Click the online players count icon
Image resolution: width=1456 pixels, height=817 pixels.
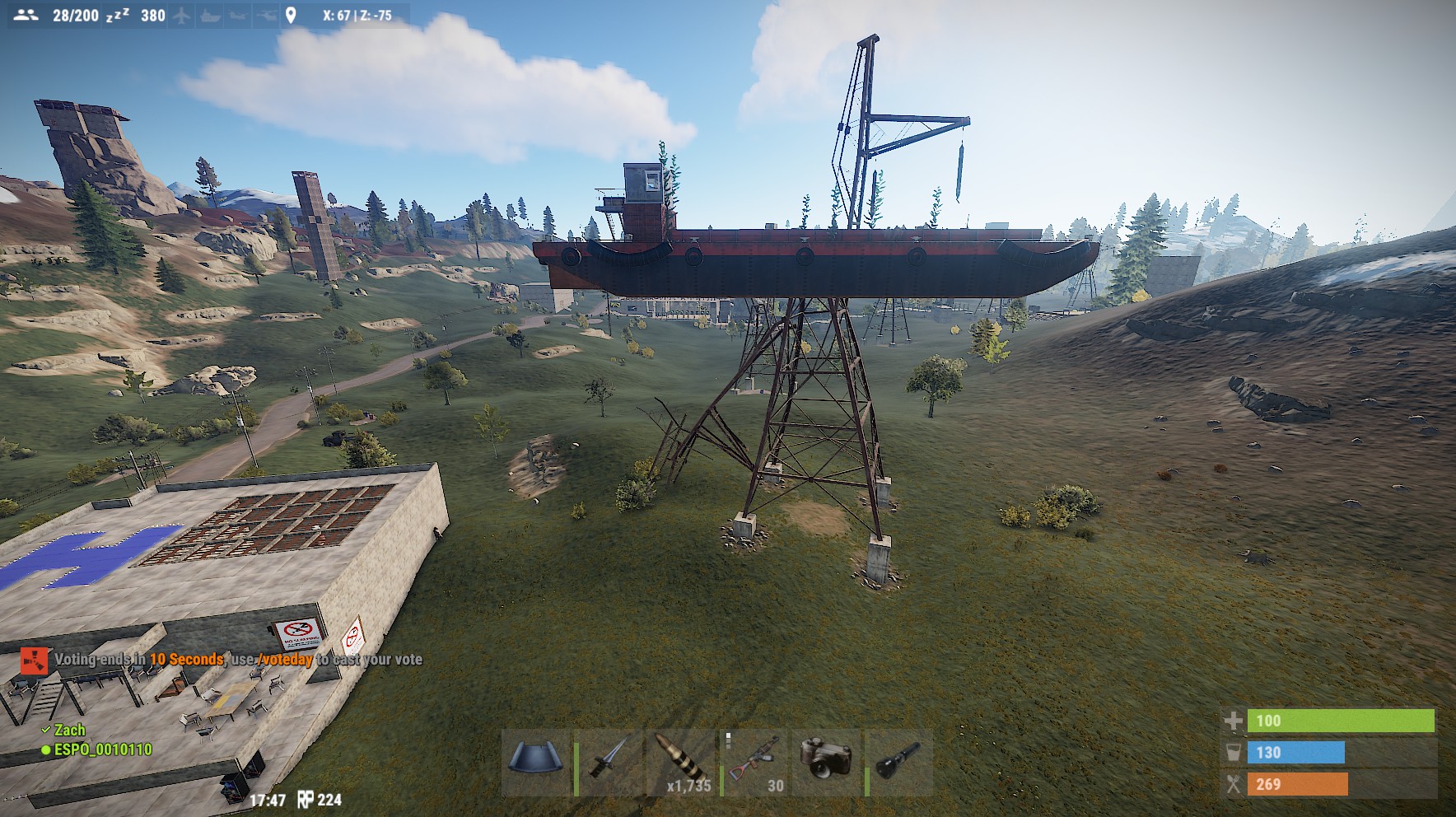26,16
